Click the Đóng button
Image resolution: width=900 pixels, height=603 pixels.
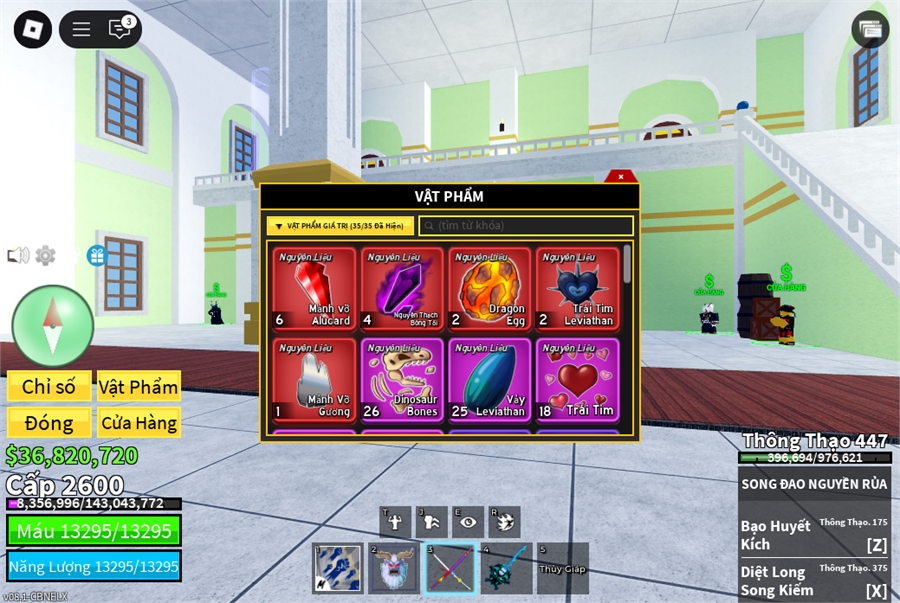click(x=49, y=423)
